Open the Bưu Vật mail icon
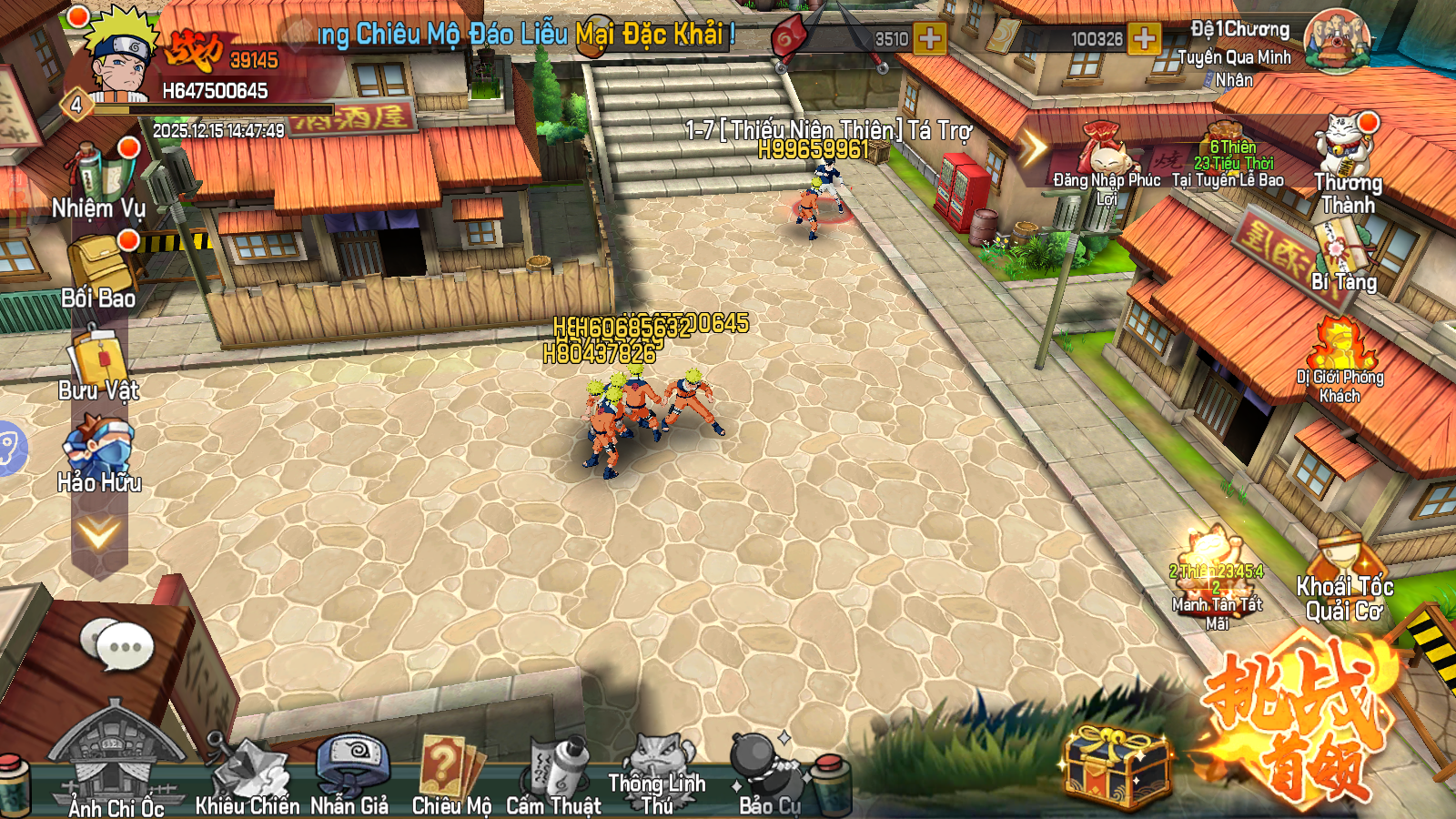 pyautogui.click(x=98, y=364)
